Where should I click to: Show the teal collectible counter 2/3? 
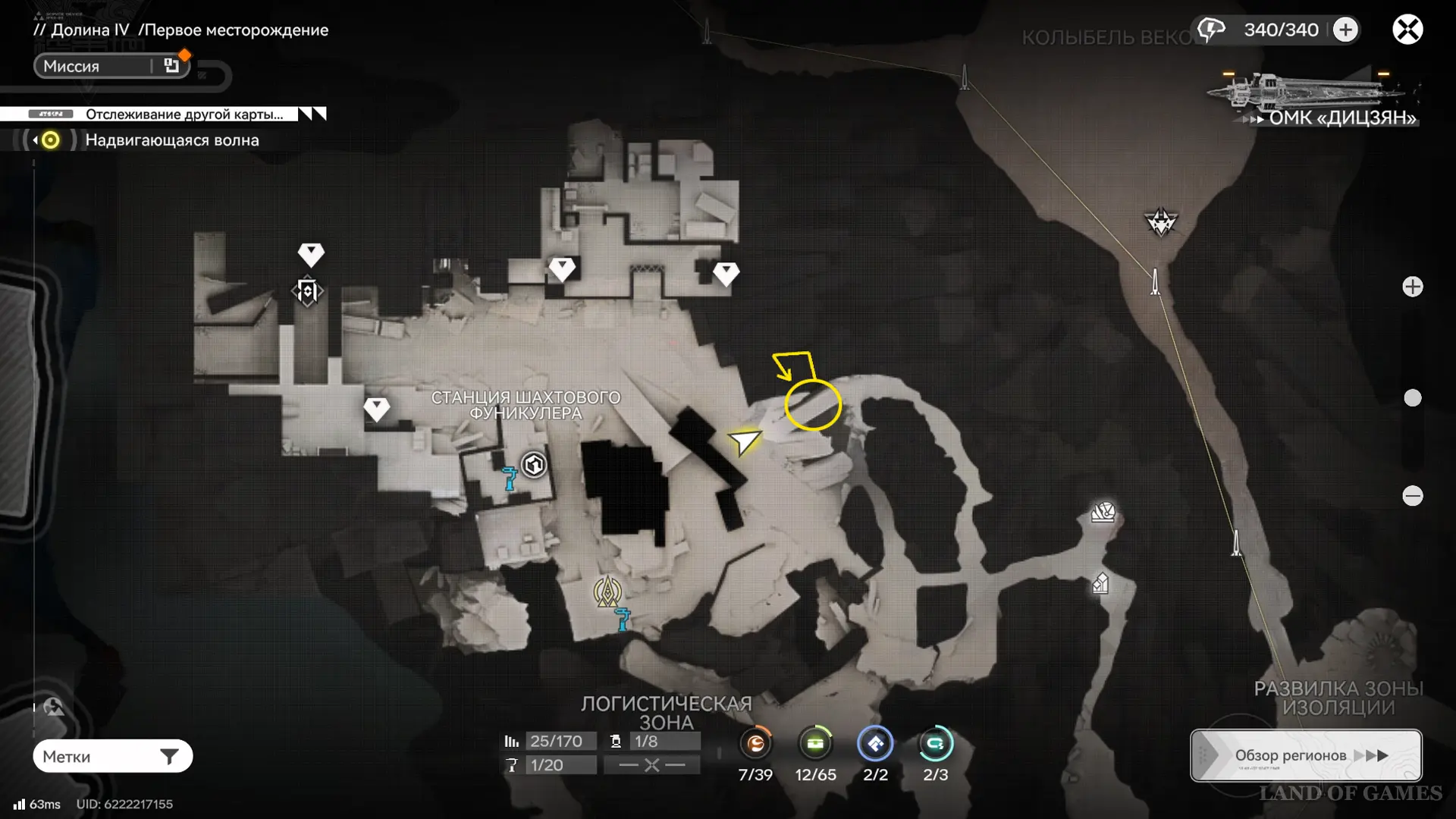coord(935,744)
